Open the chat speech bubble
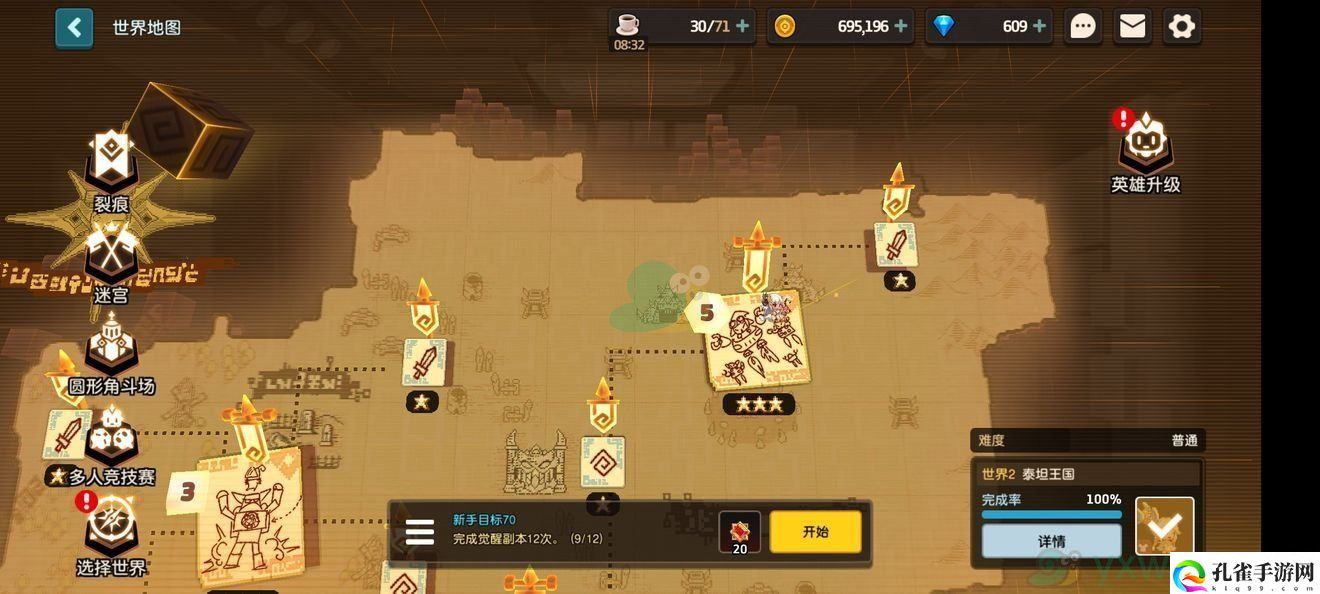The height and width of the screenshot is (594, 1320). click(x=1083, y=27)
